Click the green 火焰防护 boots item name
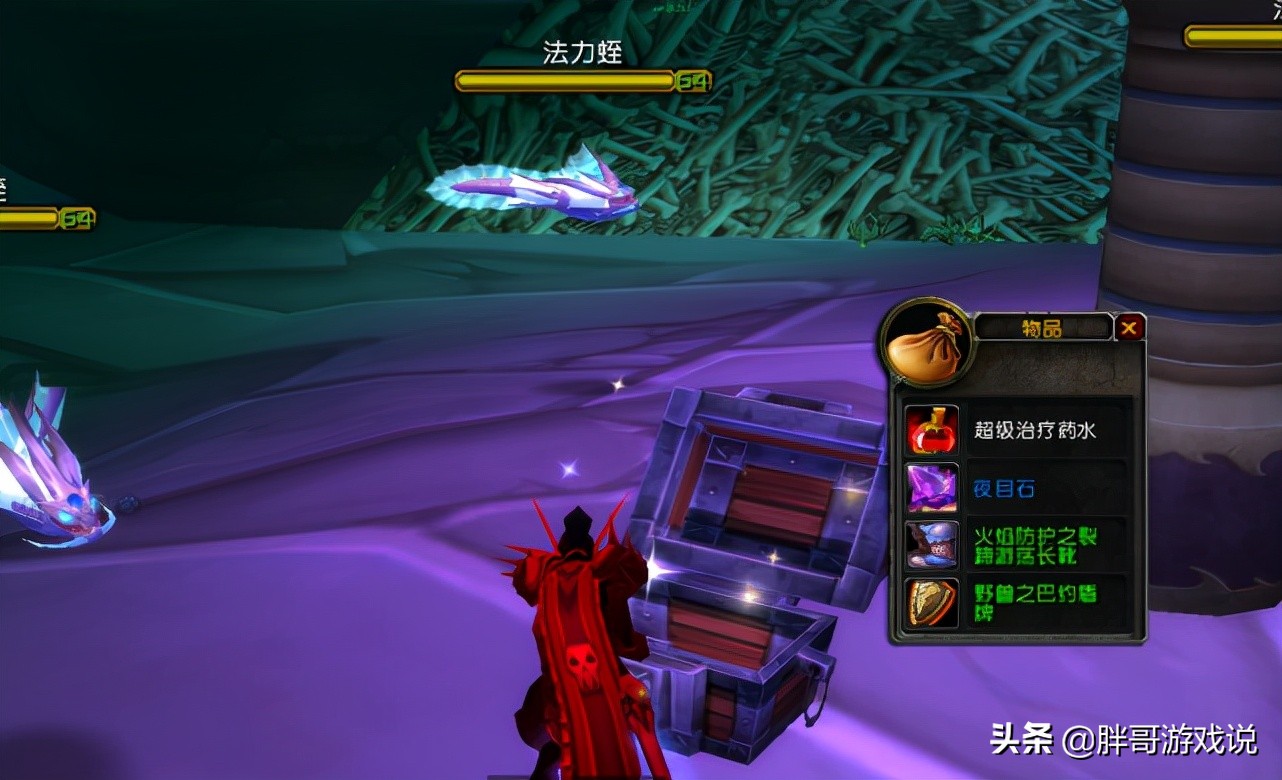Image resolution: width=1282 pixels, height=780 pixels. pyautogui.click(x=1035, y=545)
